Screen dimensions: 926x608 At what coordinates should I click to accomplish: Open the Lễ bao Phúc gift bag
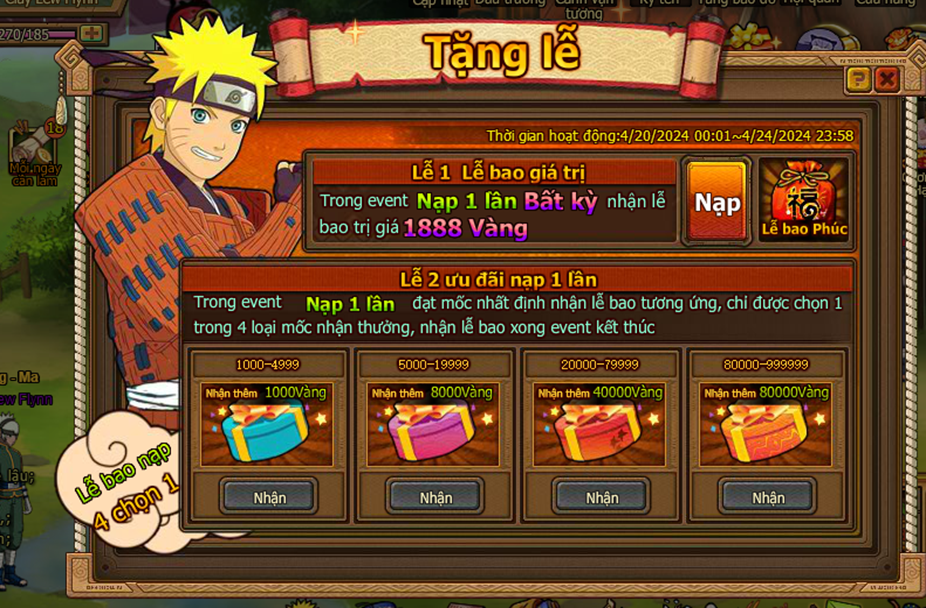(803, 200)
